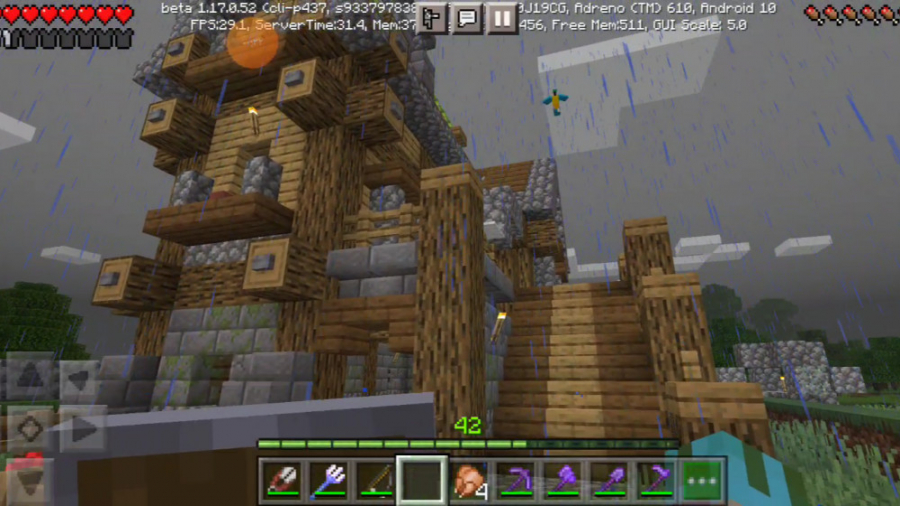The width and height of the screenshot is (900, 506).
Task: Open the chat speech bubble button
Action: (x=467, y=17)
